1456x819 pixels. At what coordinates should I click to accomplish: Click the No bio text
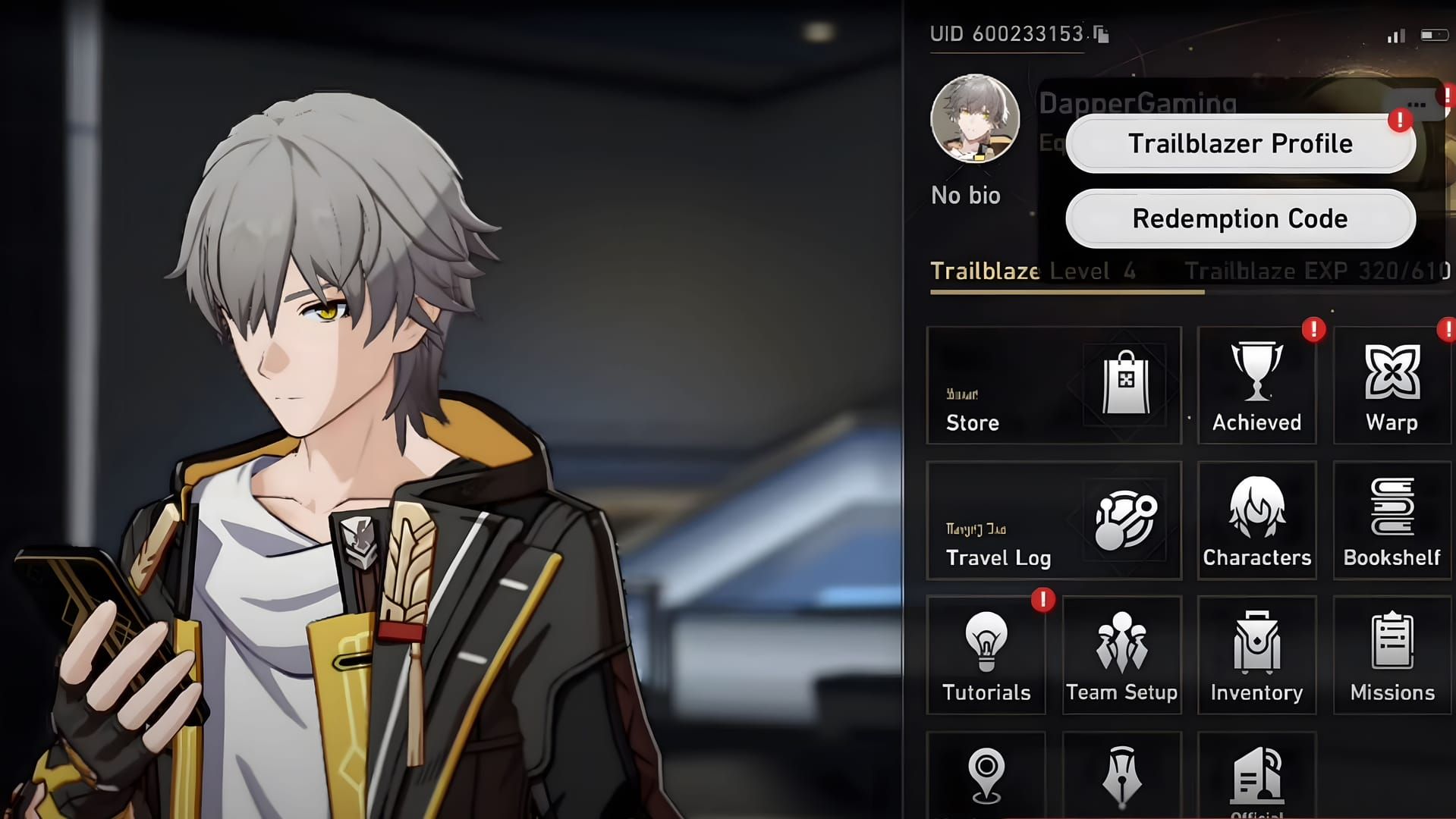[967, 195]
